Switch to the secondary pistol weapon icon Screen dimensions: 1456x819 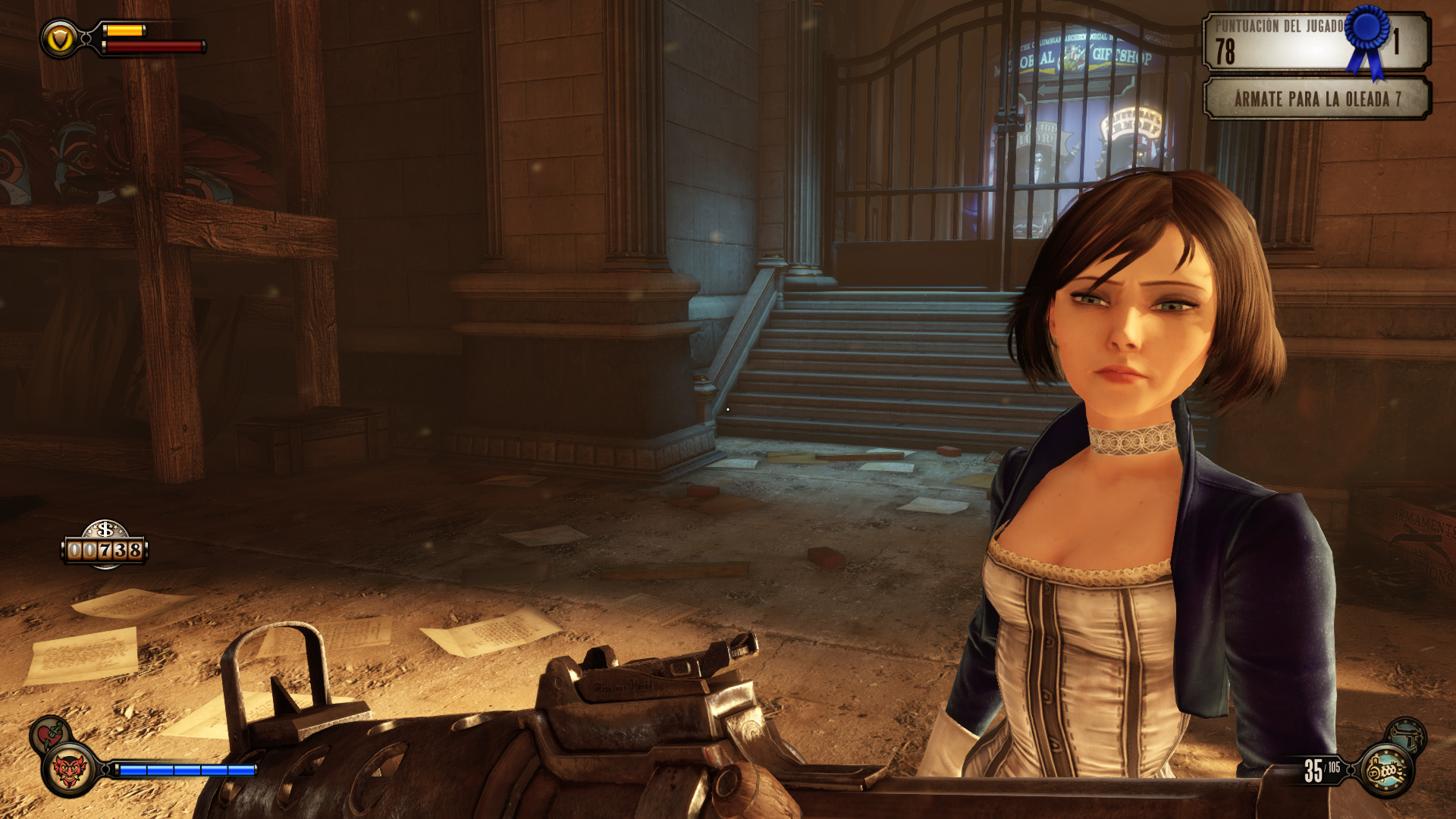point(1407,734)
